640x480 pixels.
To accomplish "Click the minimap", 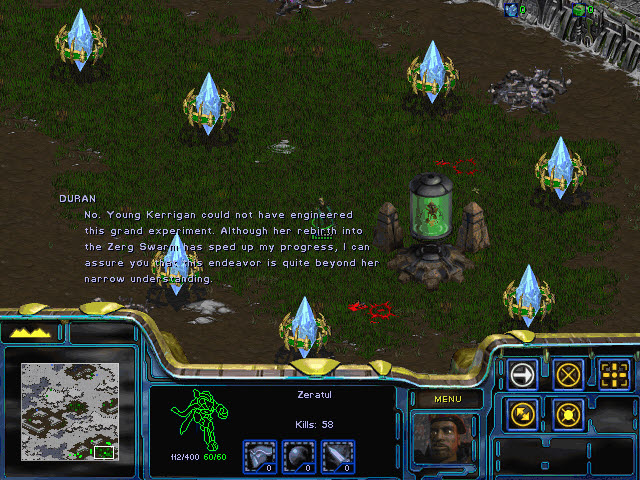I will [70, 411].
